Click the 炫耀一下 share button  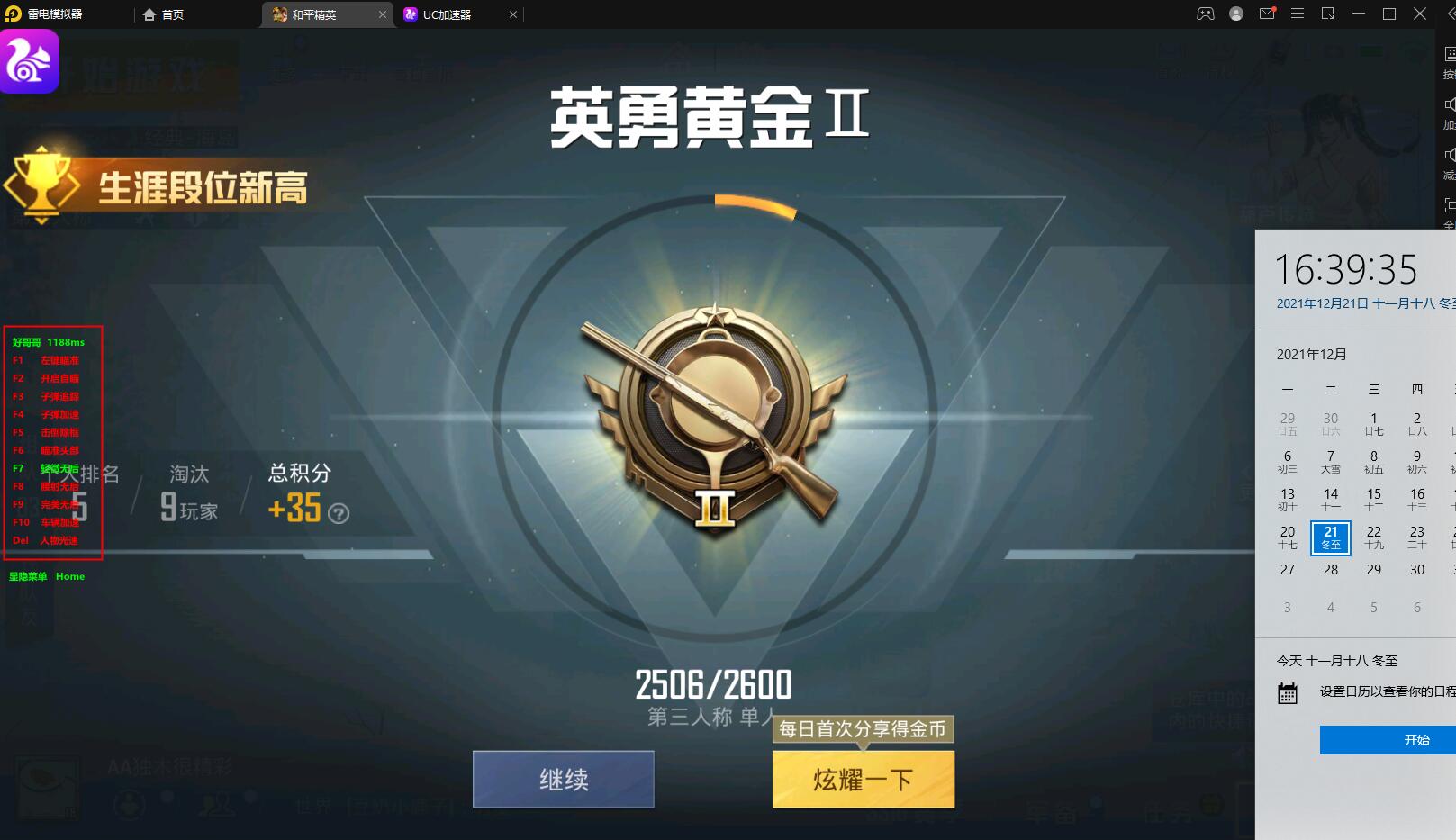pos(862,779)
